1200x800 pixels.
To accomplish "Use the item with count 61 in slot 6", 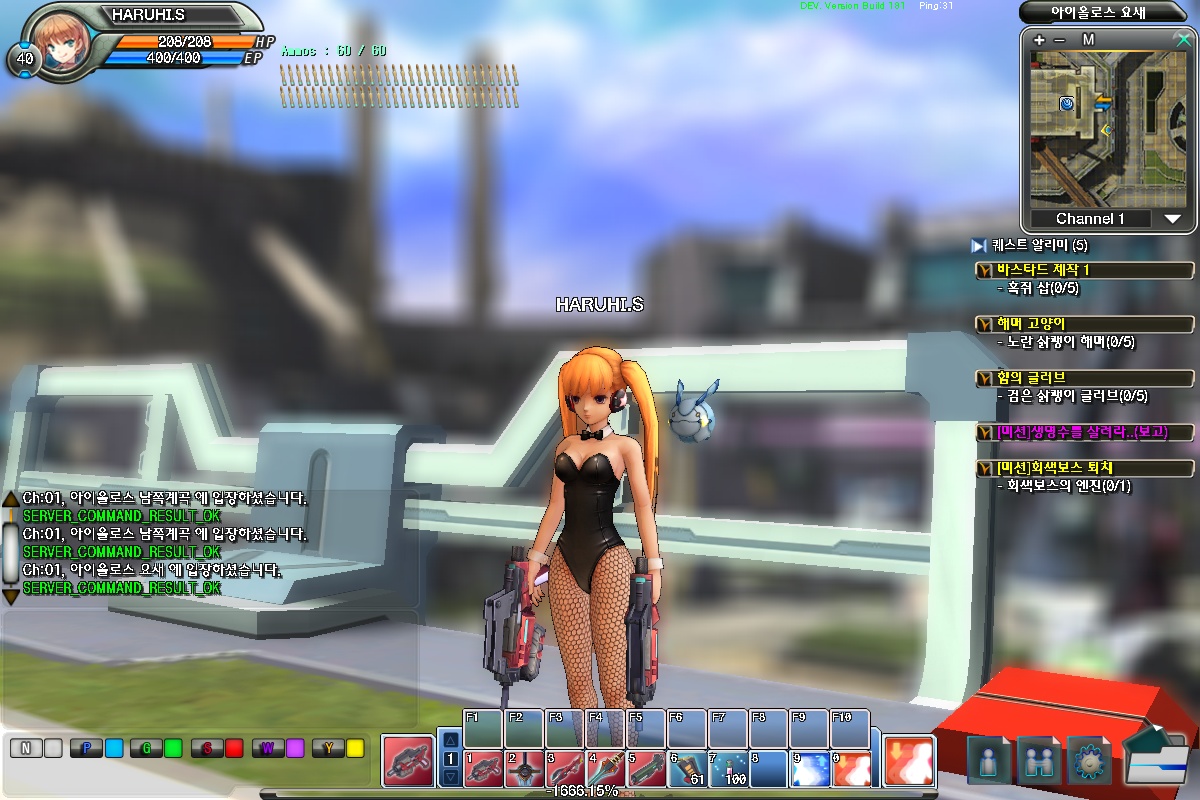I will [x=687, y=769].
